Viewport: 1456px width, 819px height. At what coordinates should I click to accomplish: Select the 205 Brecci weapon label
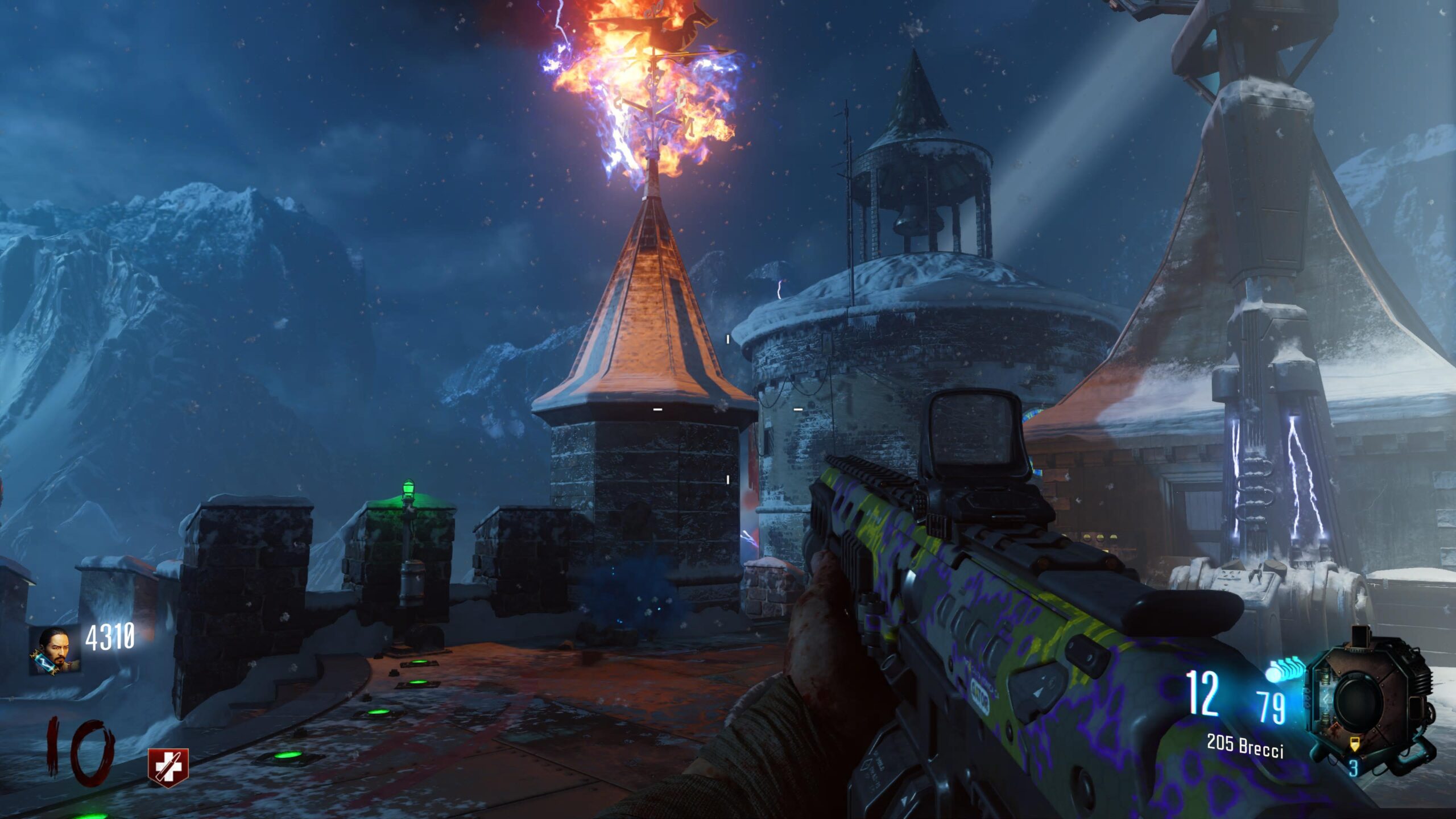click(1246, 747)
